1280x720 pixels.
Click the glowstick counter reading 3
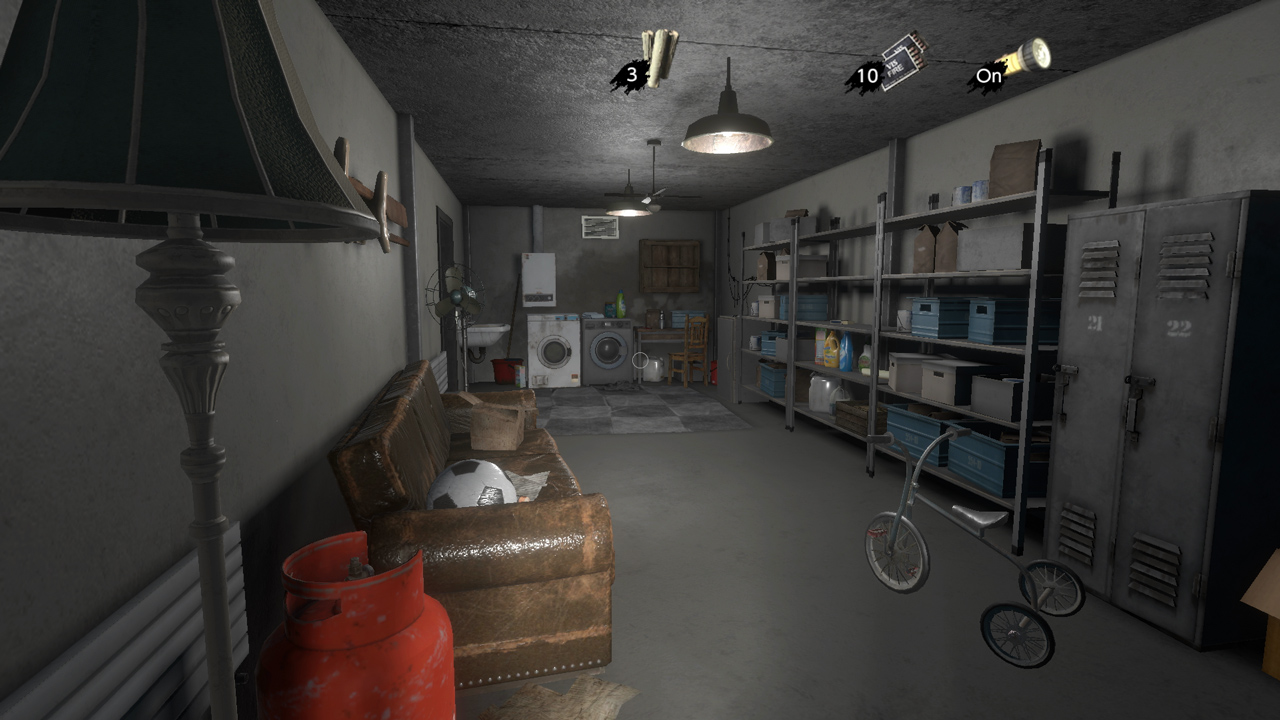631,75
